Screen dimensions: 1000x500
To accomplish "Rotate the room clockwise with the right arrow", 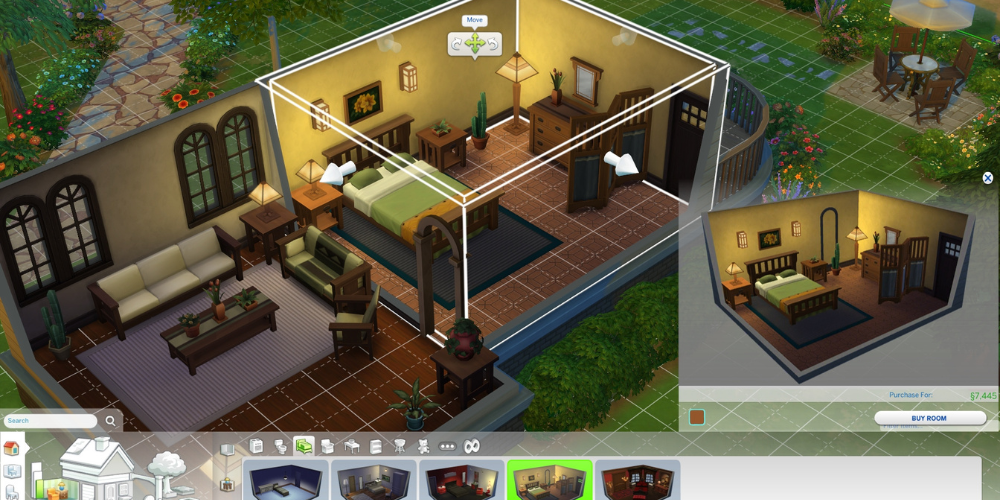I will pos(493,43).
